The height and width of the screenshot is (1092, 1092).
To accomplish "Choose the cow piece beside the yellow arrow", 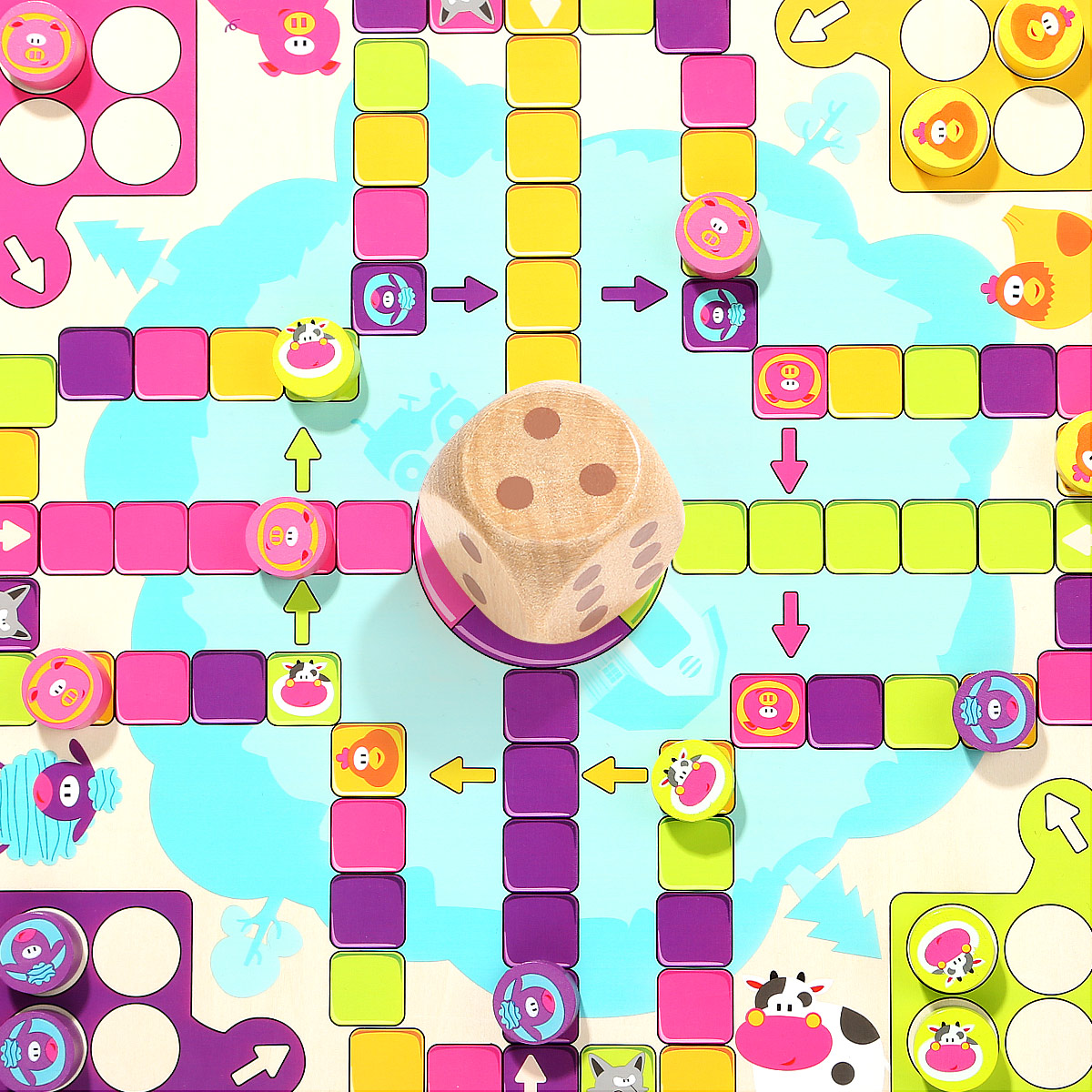I will tap(693, 778).
